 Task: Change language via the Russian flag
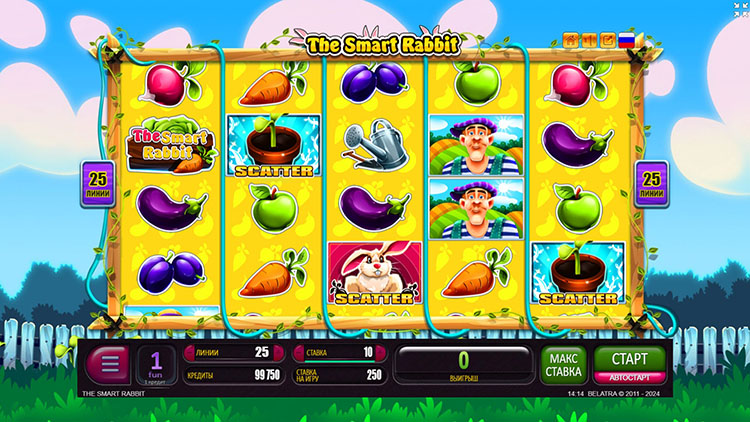[626, 40]
